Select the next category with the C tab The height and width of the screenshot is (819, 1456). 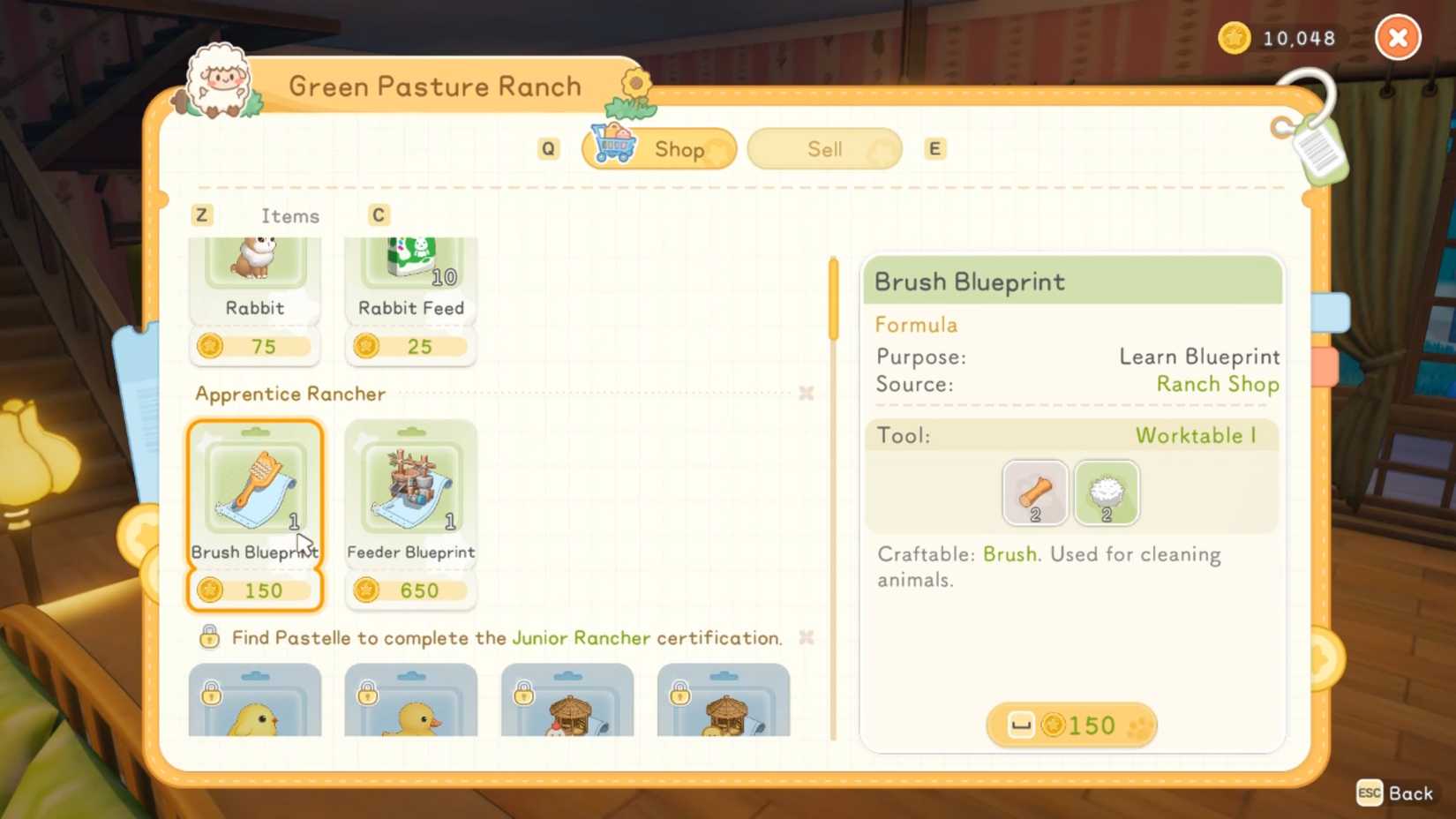click(x=378, y=214)
